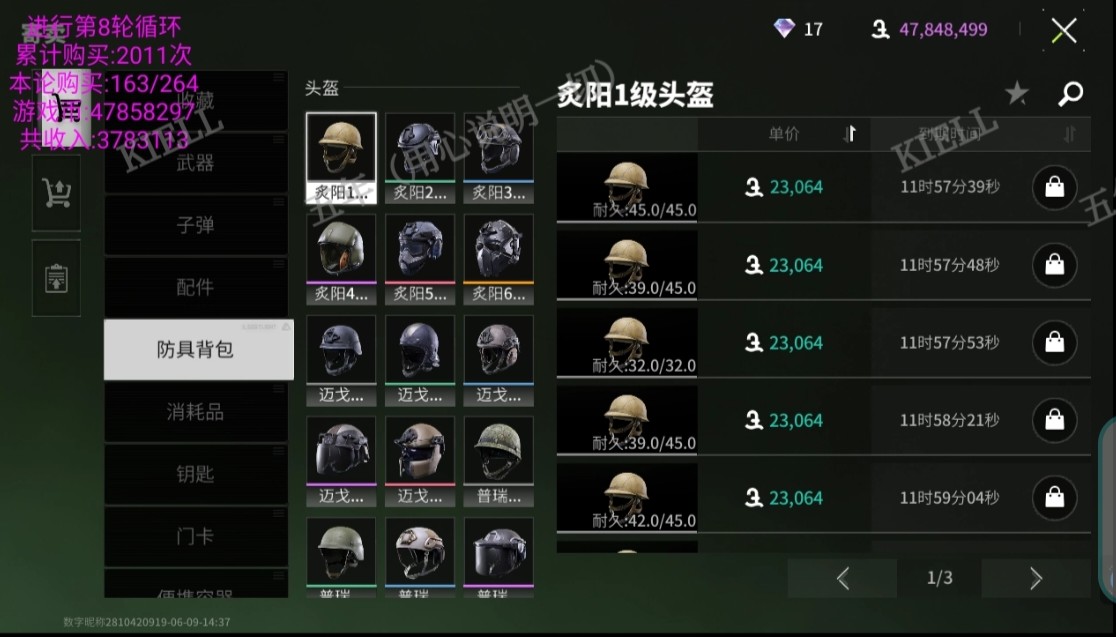Go to the previous listings page
Viewport: 1116px width, 637px height.
tap(842, 578)
